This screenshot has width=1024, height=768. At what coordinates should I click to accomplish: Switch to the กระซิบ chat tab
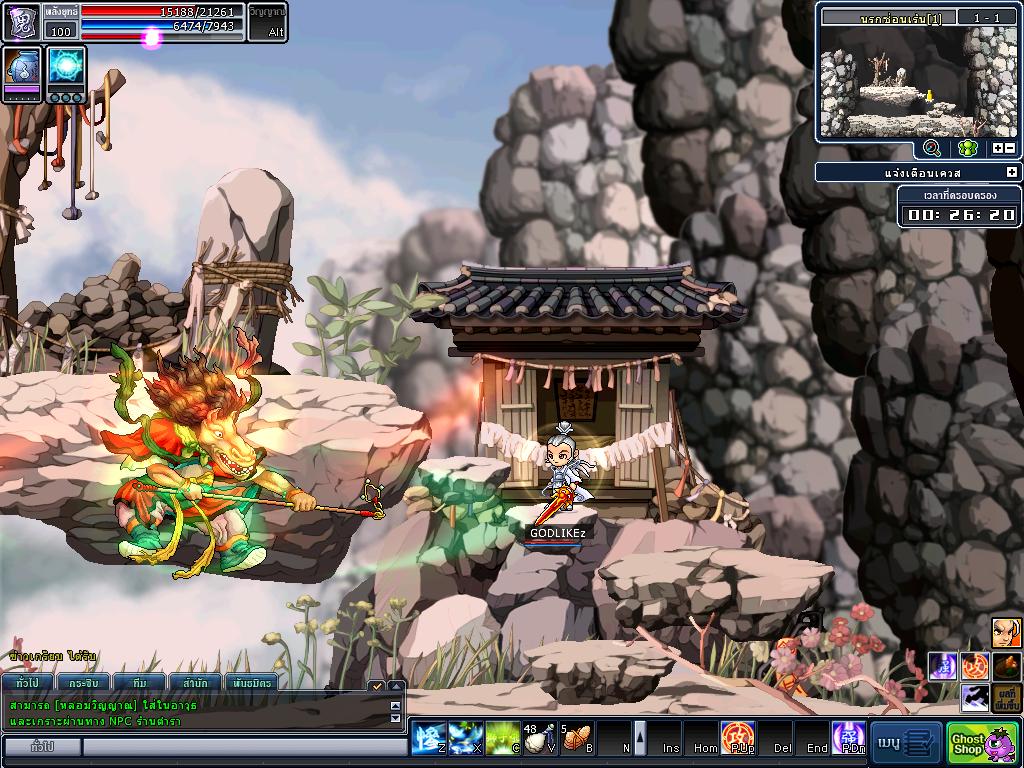coord(83,683)
